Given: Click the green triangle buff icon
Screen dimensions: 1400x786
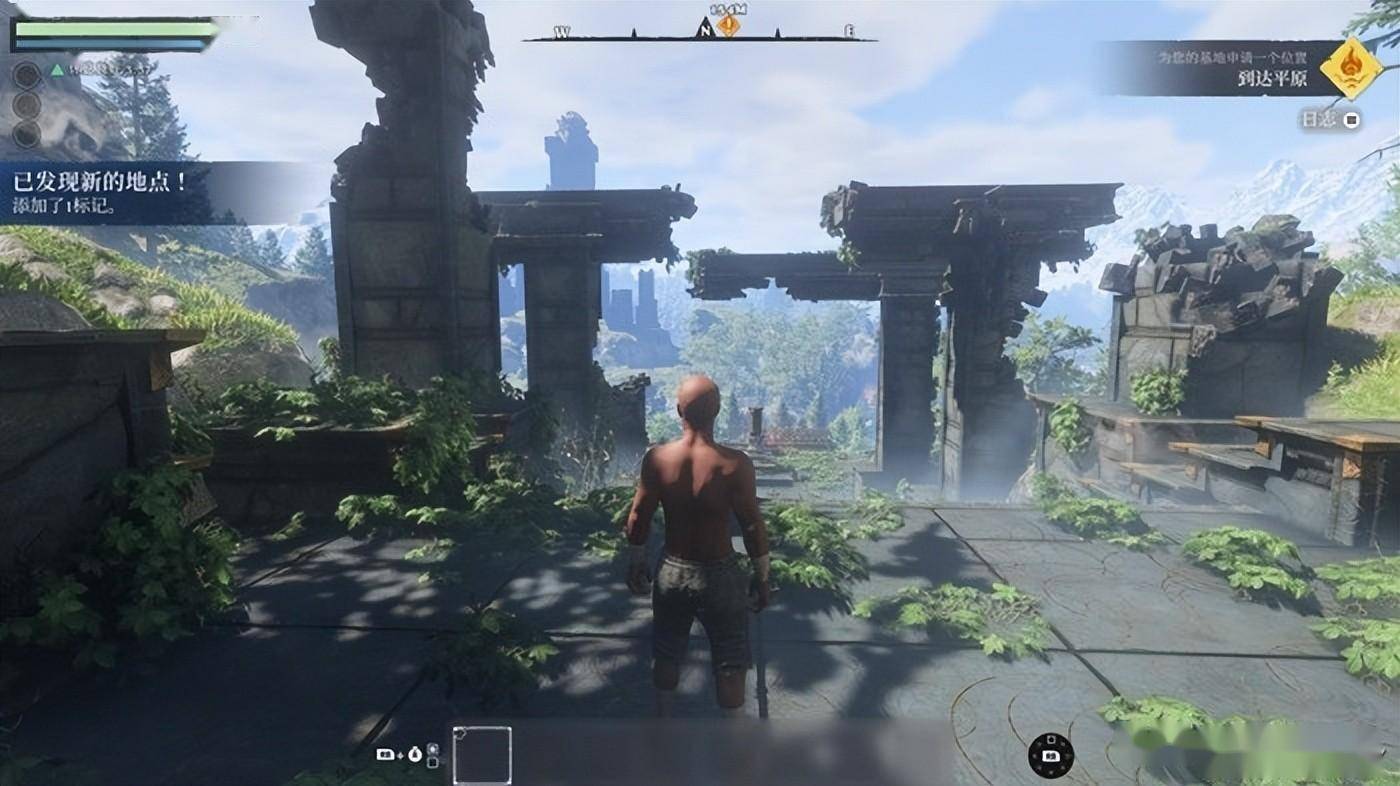Looking at the screenshot, I should (57, 69).
